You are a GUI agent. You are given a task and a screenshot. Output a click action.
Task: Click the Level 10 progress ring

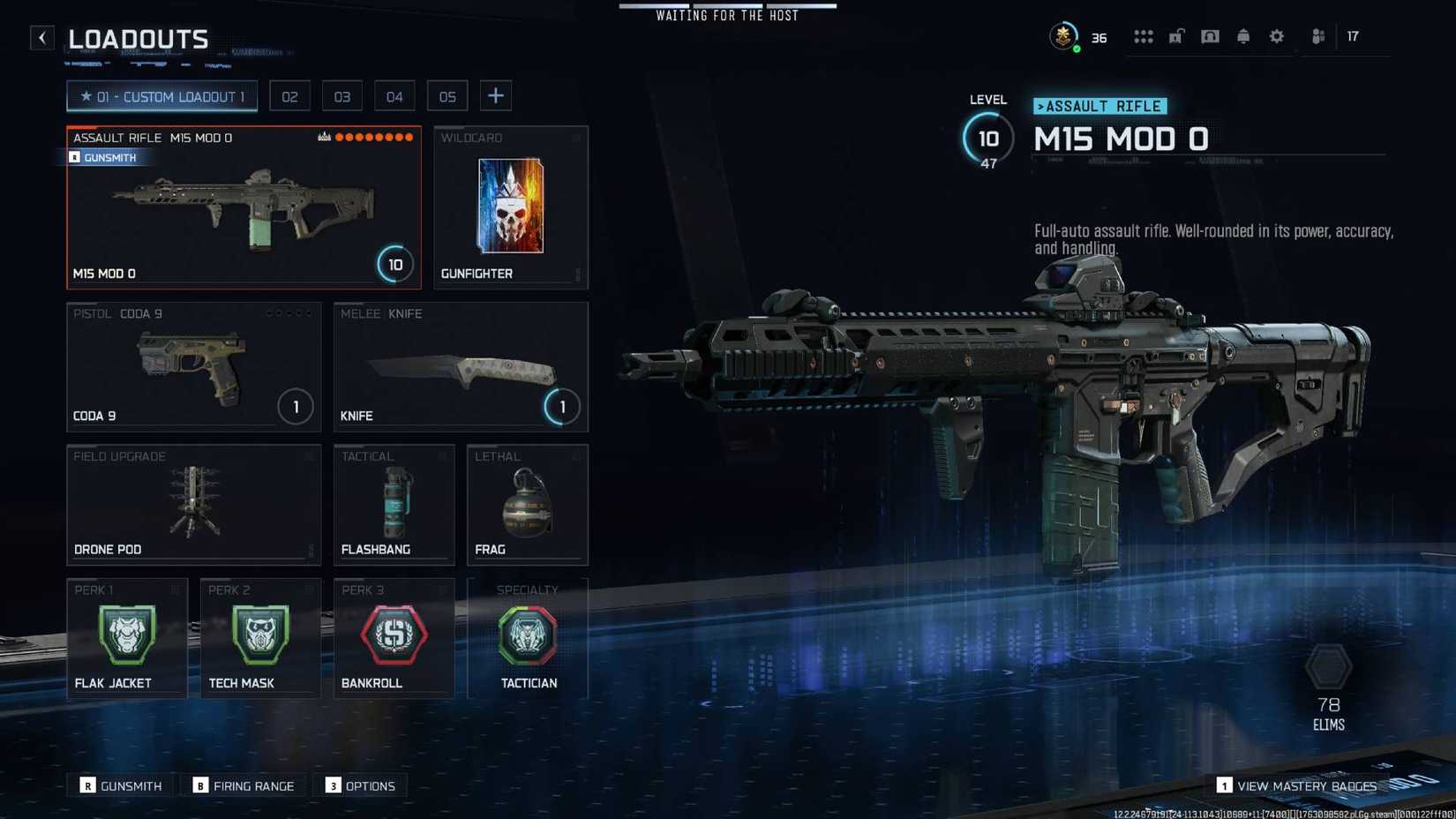tap(988, 139)
